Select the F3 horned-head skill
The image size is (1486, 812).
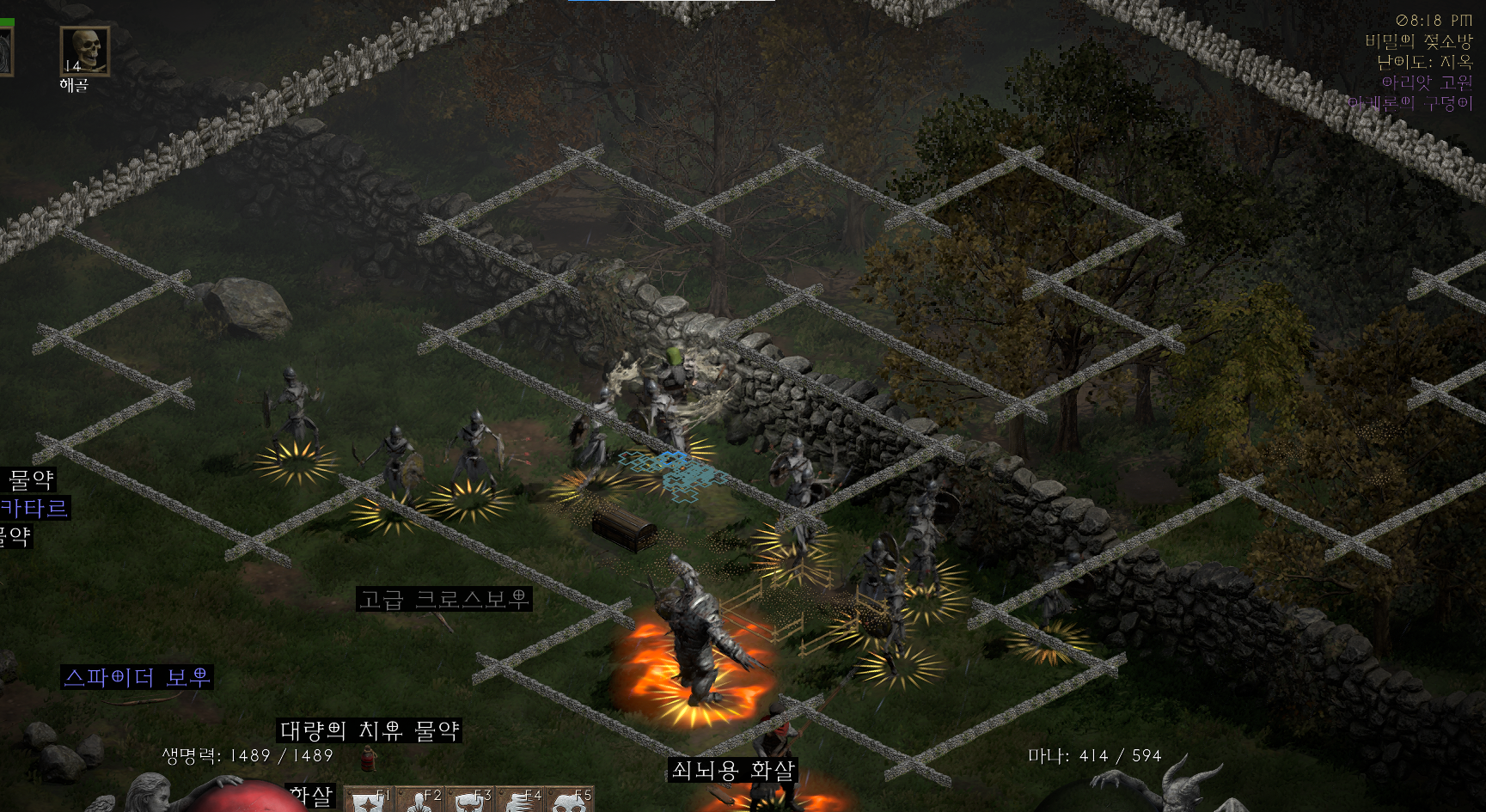[x=469, y=801]
